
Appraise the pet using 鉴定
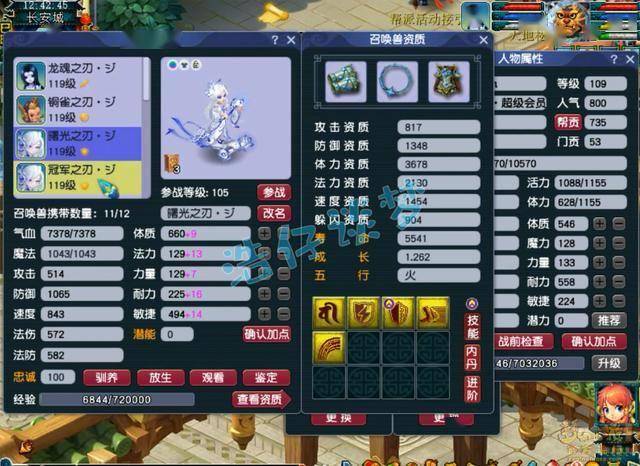(x=266, y=378)
